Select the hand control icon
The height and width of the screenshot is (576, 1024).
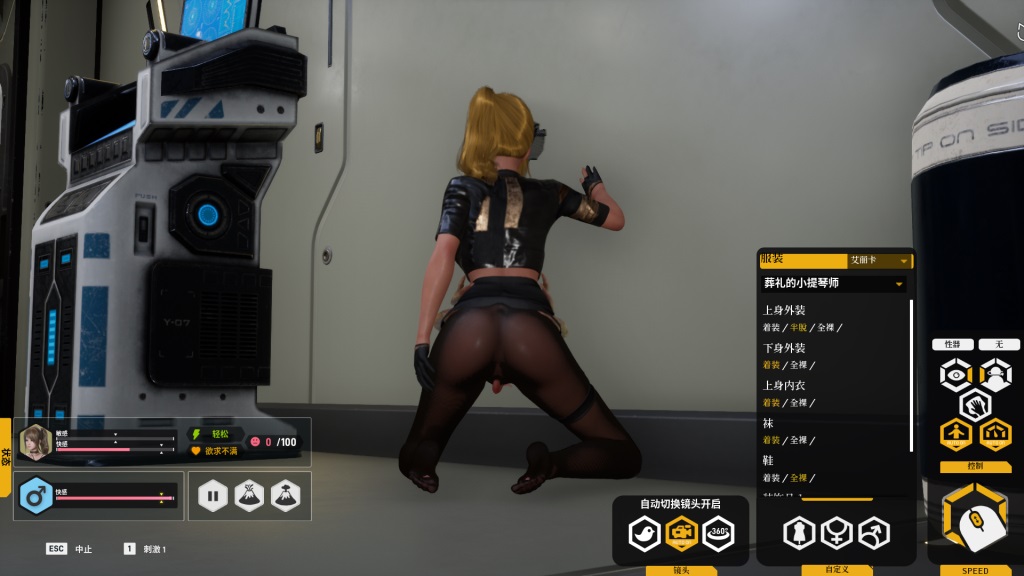pos(975,405)
